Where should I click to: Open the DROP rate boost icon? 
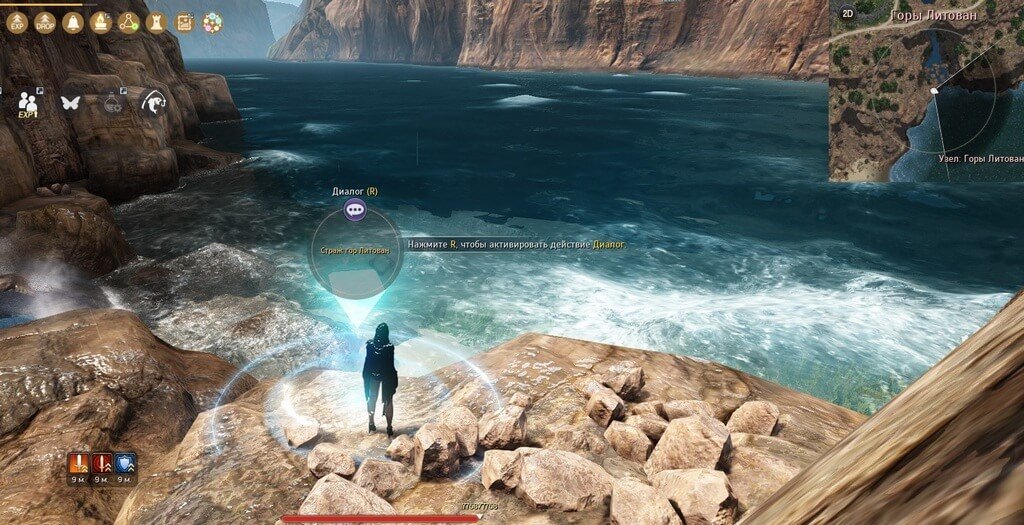click(46, 22)
